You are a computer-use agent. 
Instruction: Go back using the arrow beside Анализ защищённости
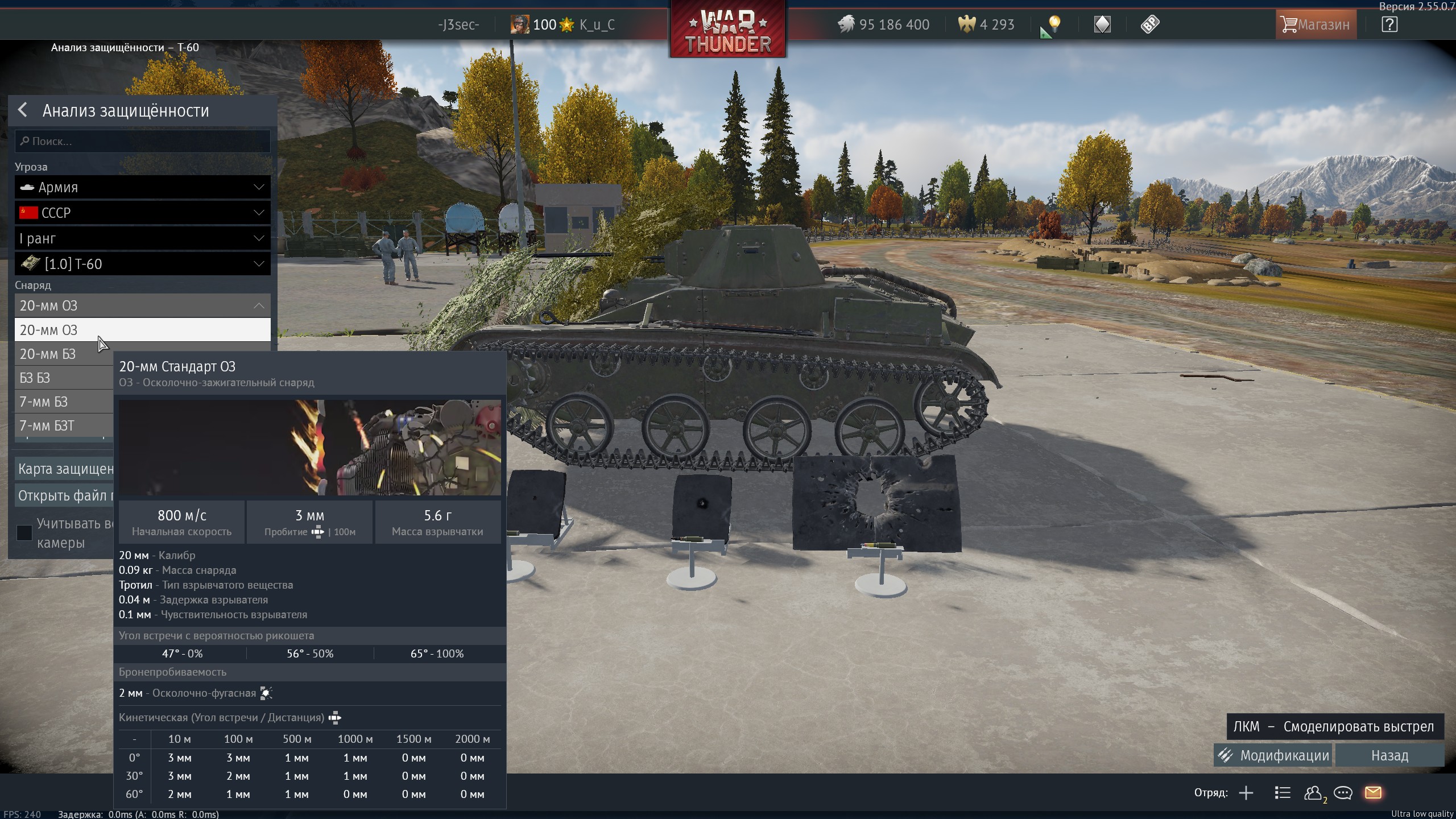(23, 110)
